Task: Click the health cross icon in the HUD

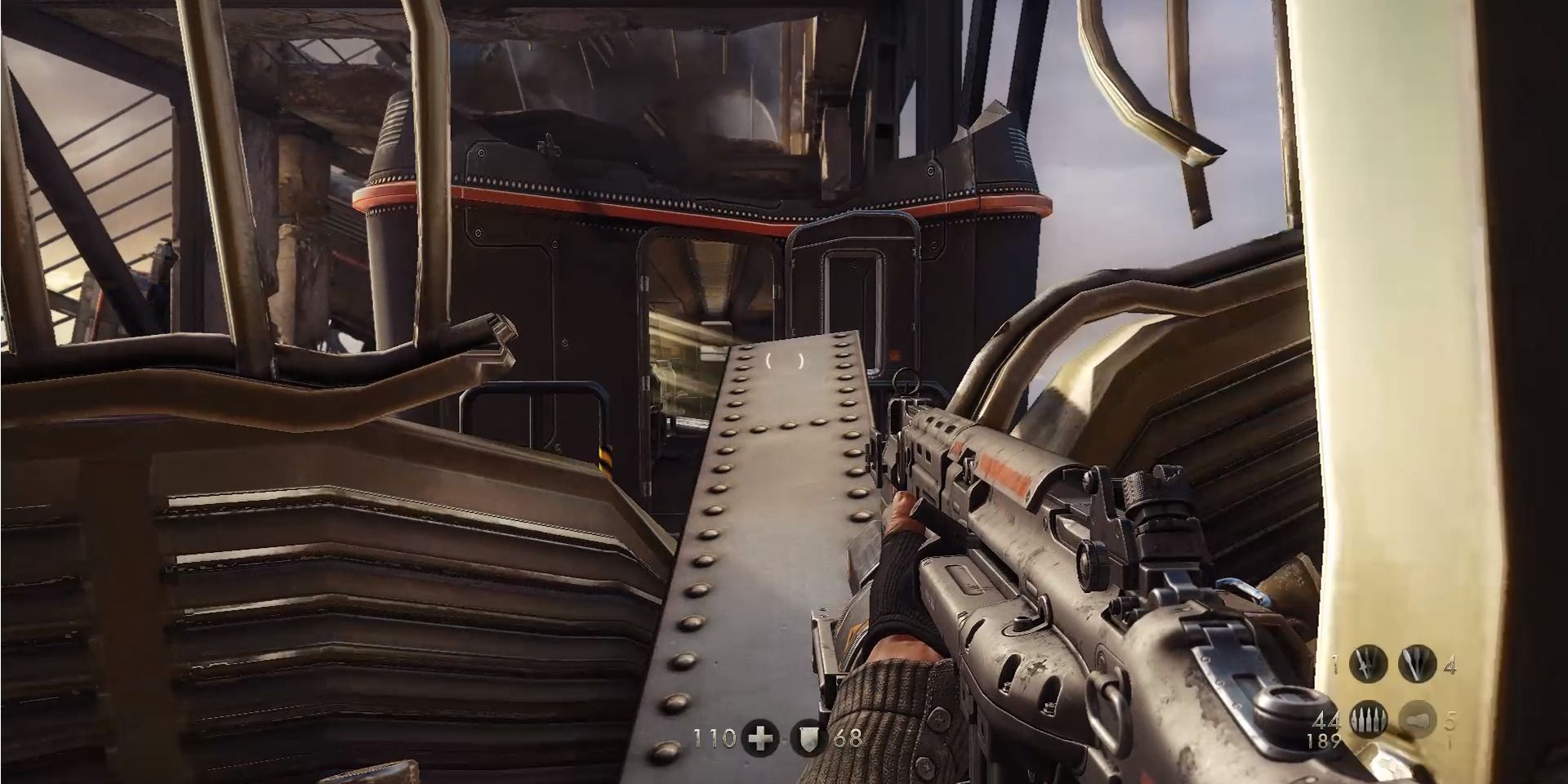Action: click(759, 737)
